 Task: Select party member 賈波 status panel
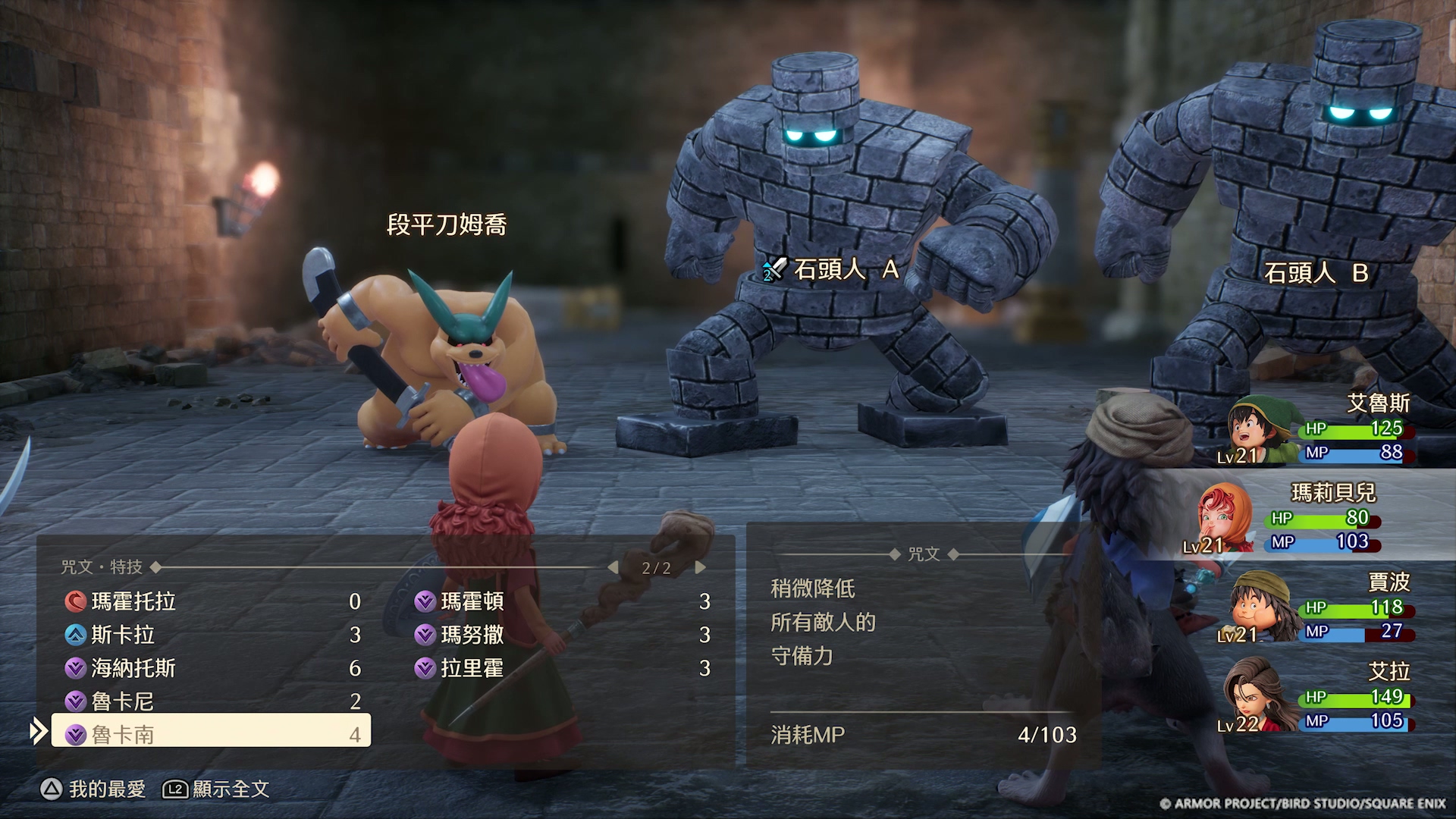pos(1319,607)
